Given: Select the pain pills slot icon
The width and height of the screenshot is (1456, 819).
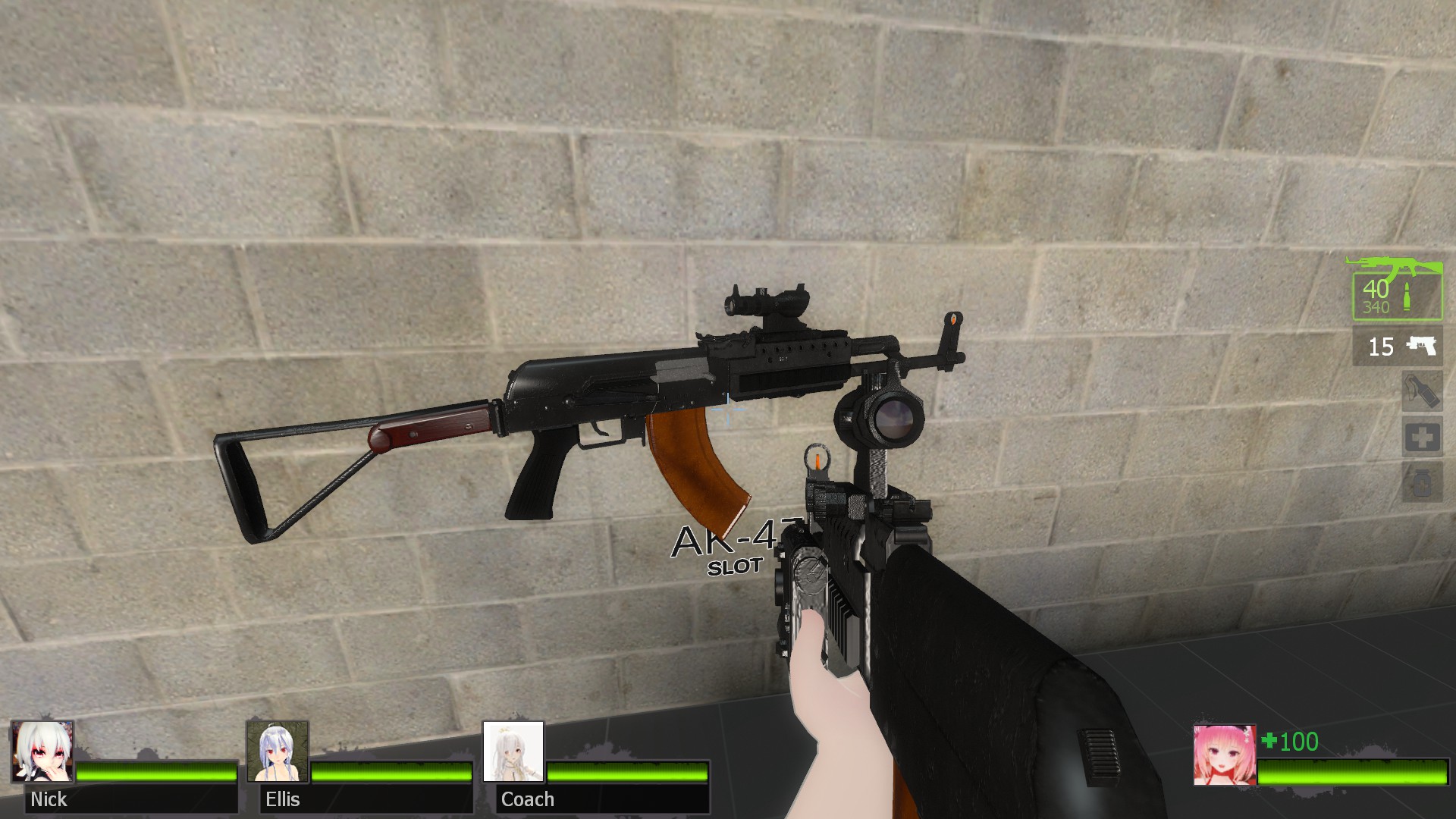Looking at the screenshot, I should coord(1421,482).
